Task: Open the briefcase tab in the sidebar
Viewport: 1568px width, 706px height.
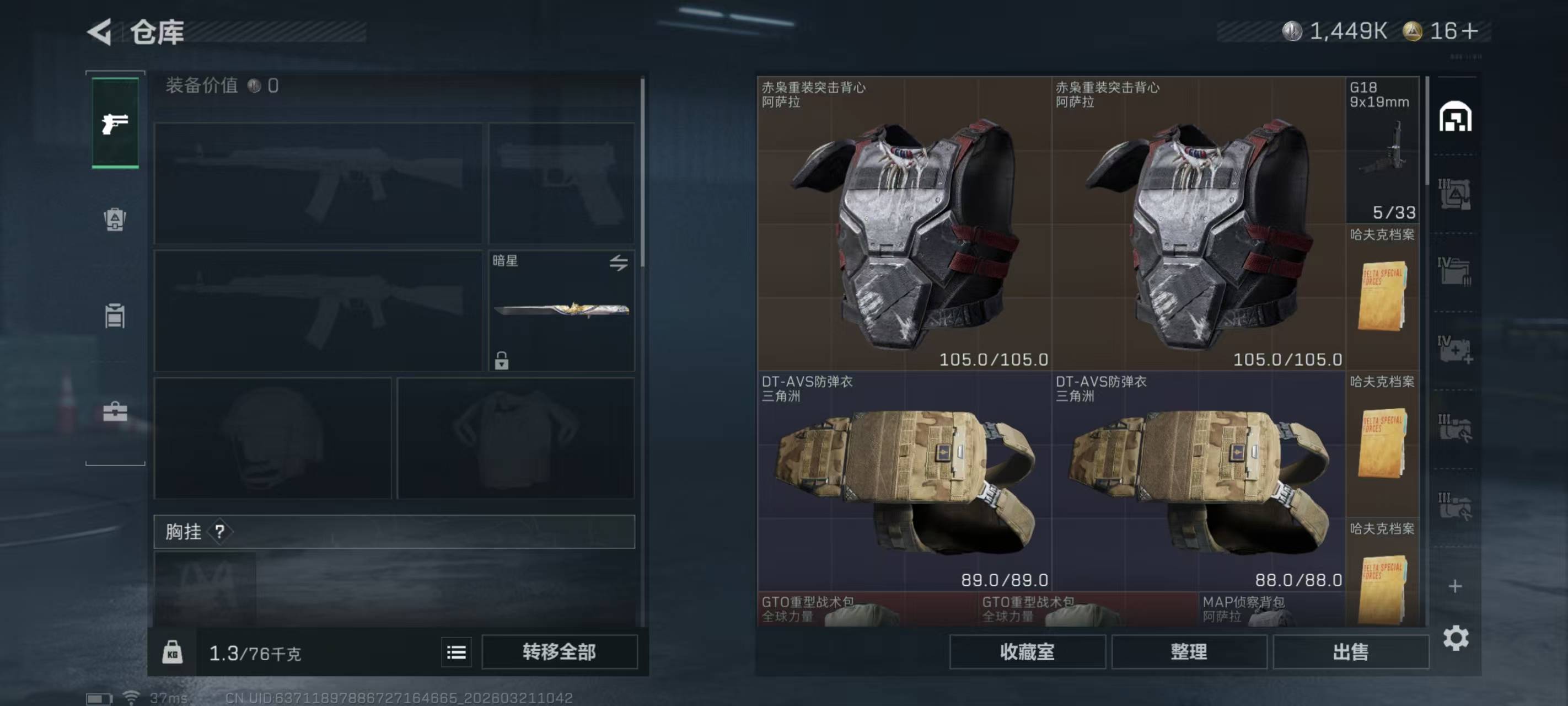Action: [x=115, y=412]
